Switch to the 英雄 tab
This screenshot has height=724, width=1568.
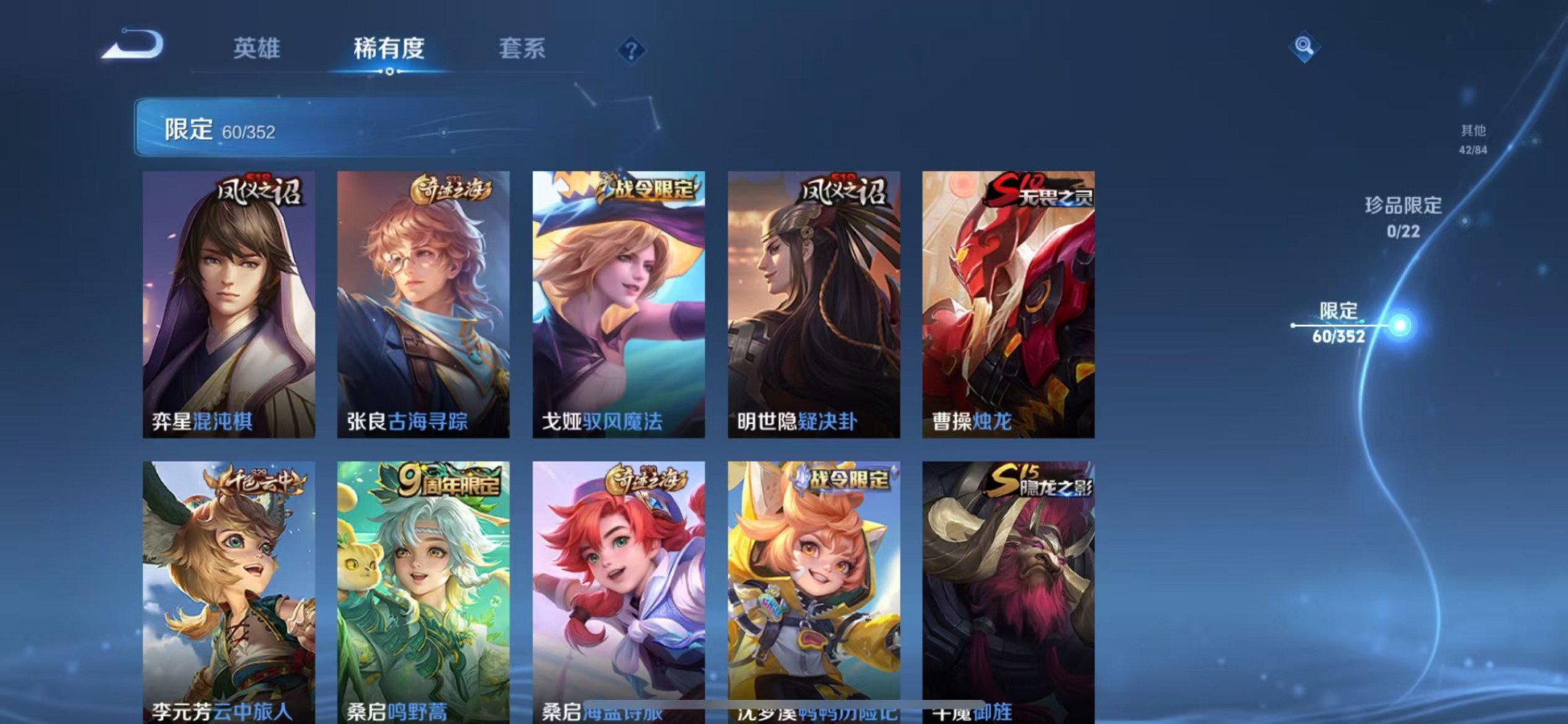[258, 50]
